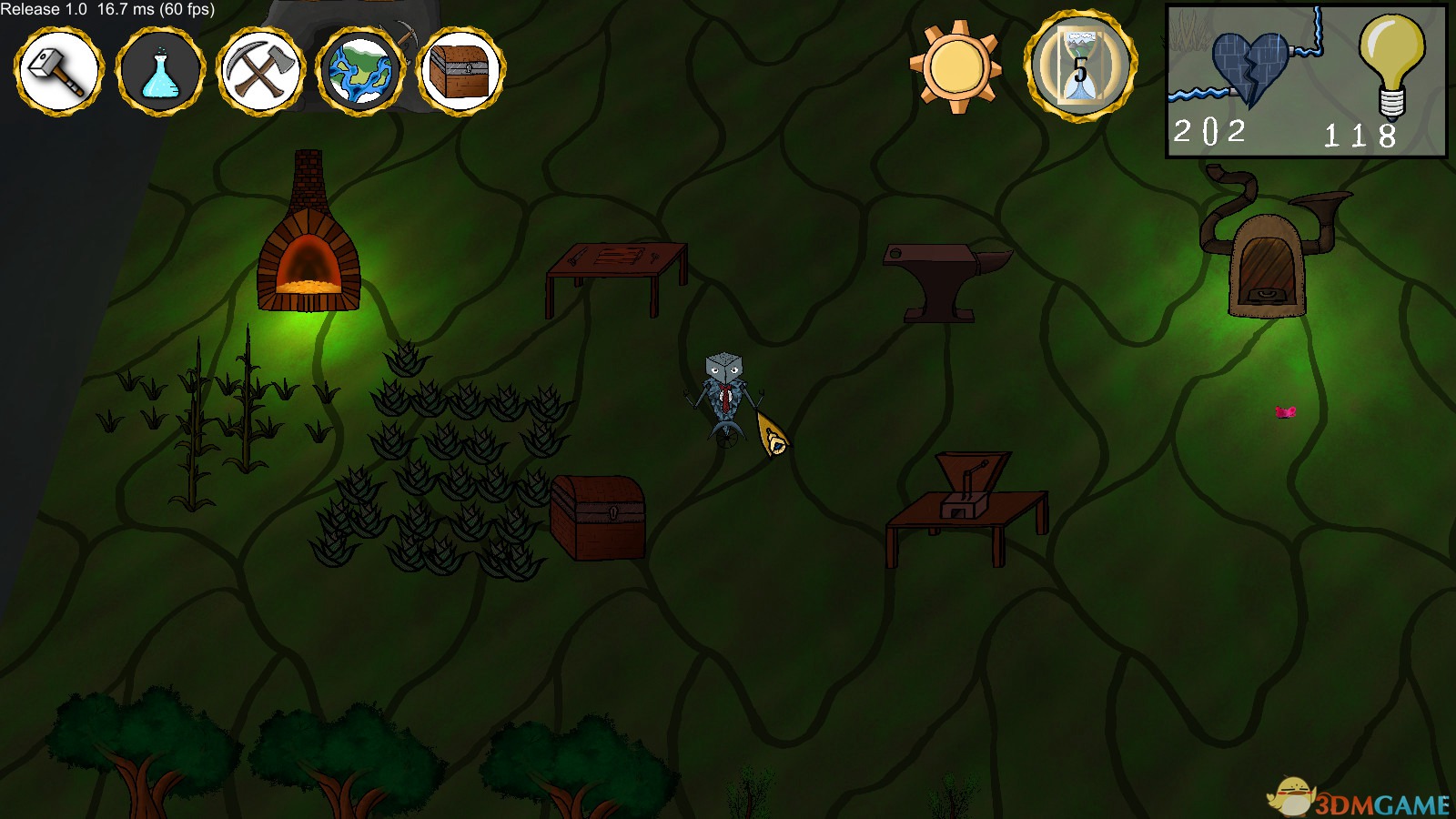Open the hammer build menu

59,70
